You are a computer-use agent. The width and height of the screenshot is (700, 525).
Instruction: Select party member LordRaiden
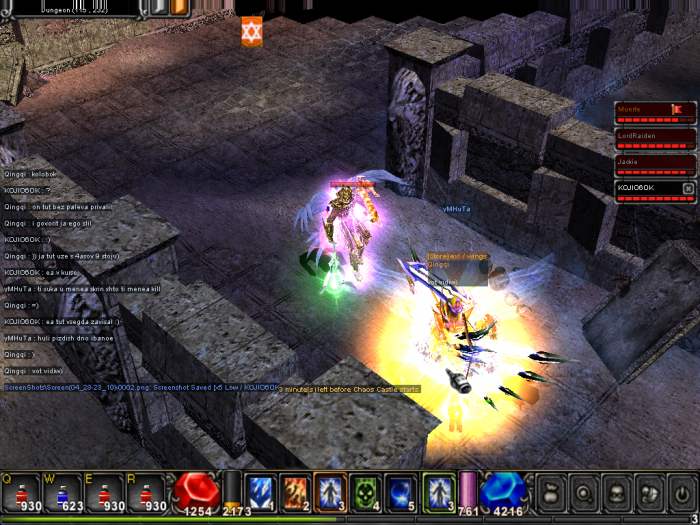[655, 137]
